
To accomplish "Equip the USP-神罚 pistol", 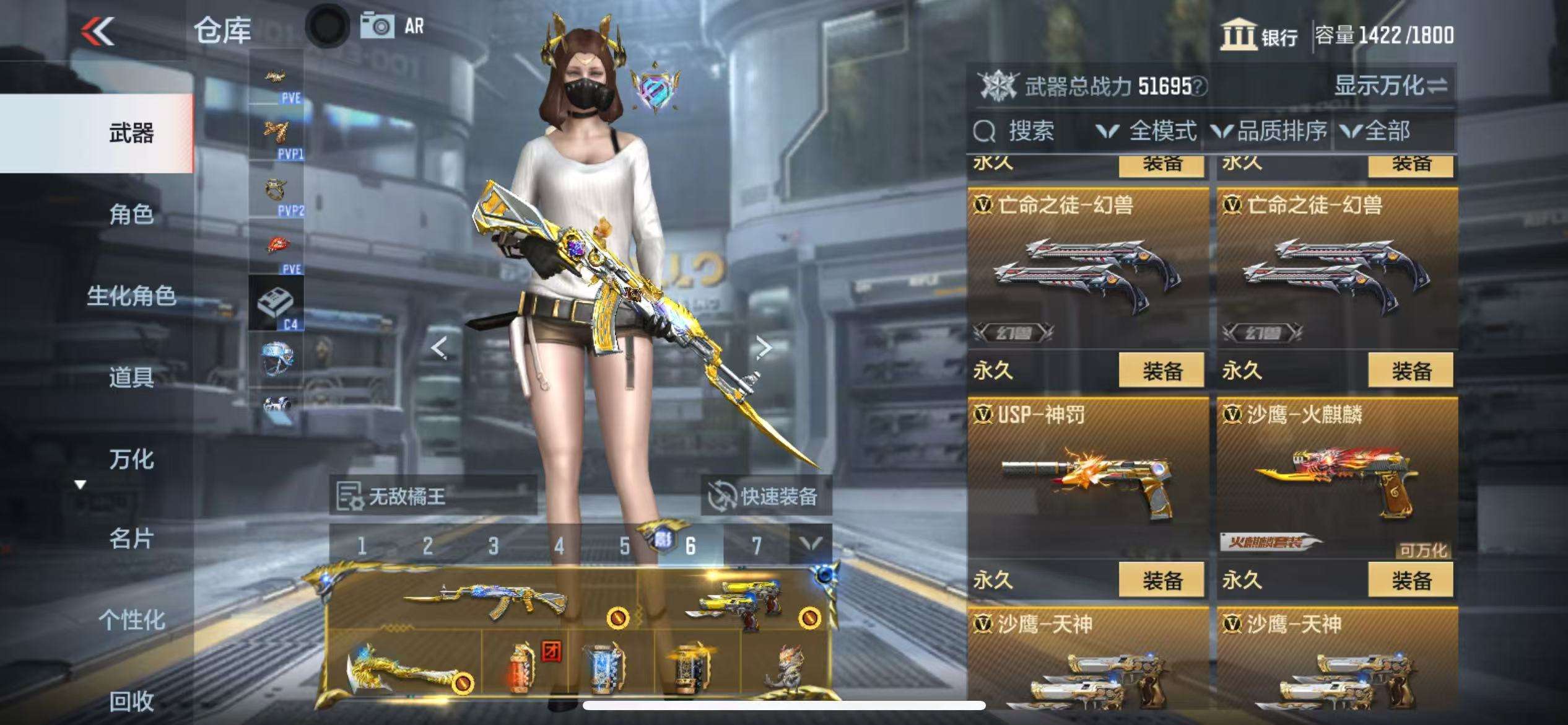I will point(1161,580).
